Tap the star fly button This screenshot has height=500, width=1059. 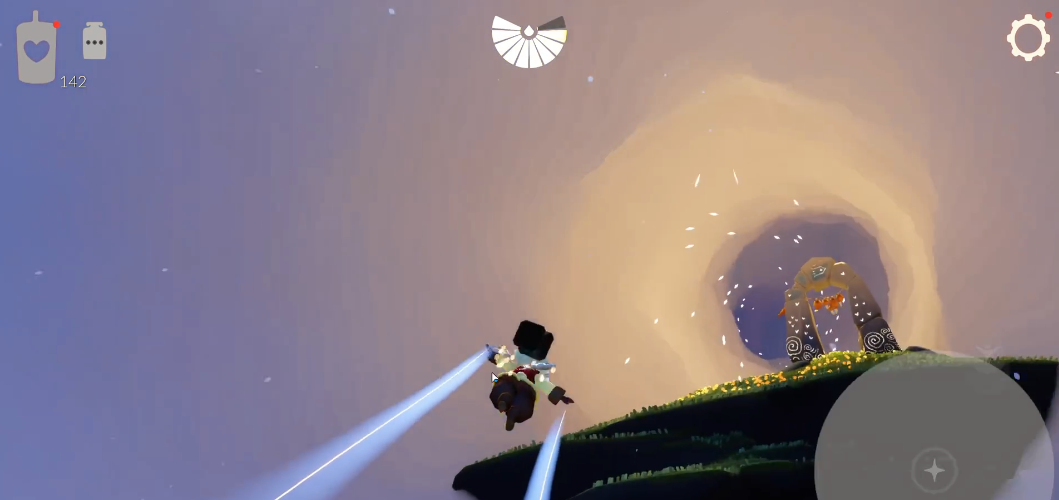(934, 470)
